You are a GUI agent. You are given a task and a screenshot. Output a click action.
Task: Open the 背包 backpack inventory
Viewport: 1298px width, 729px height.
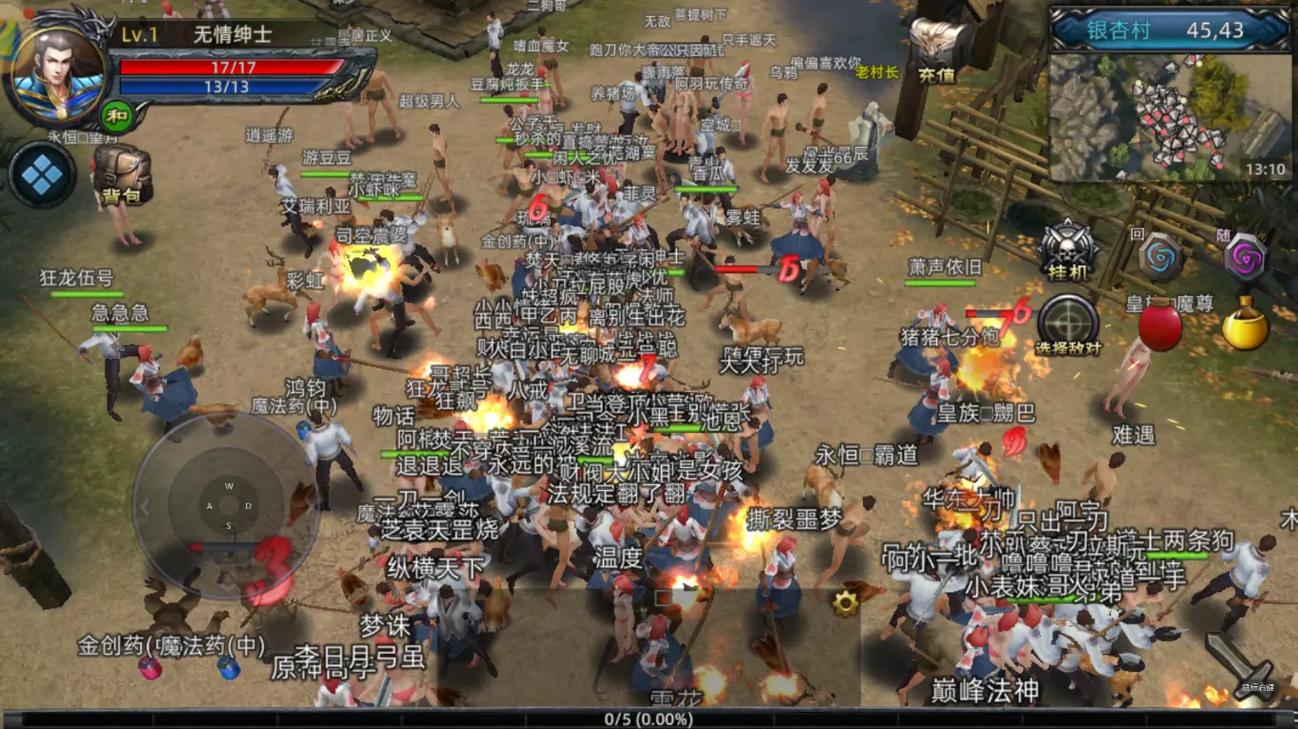coord(121,175)
